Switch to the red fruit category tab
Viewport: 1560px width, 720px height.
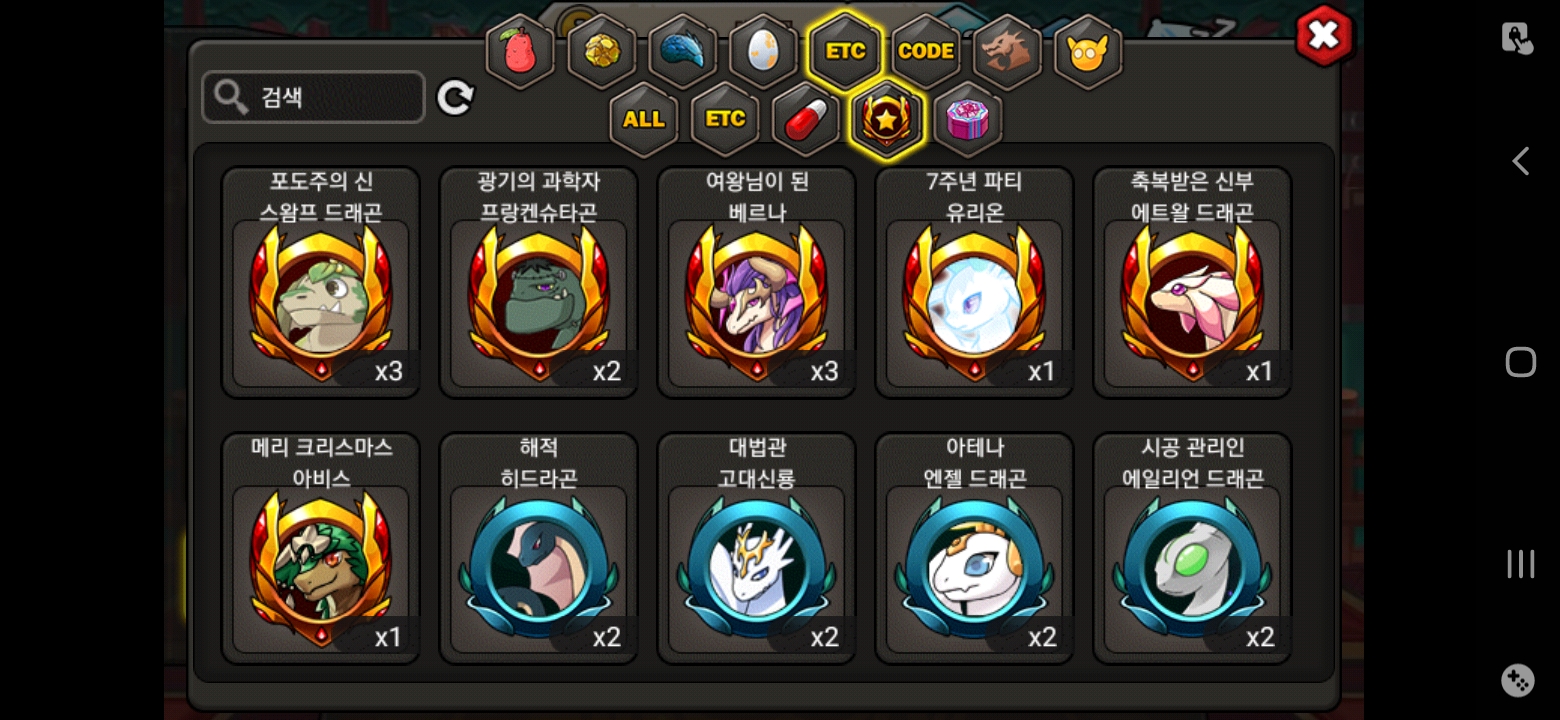click(x=521, y=51)
